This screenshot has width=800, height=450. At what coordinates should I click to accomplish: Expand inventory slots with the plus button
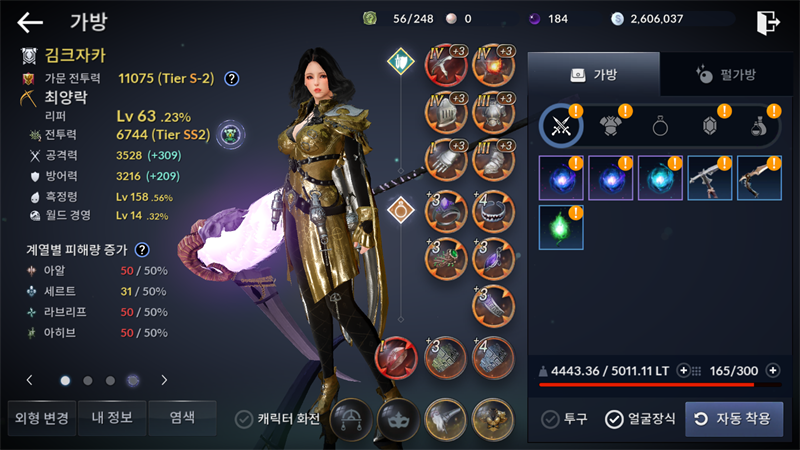[771, 371]
